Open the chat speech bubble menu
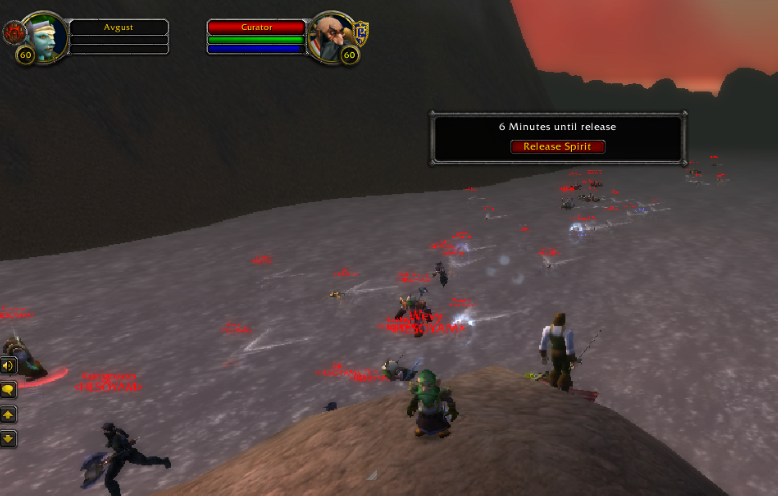Viewport: 778px width, 496px height. point(8,389)
